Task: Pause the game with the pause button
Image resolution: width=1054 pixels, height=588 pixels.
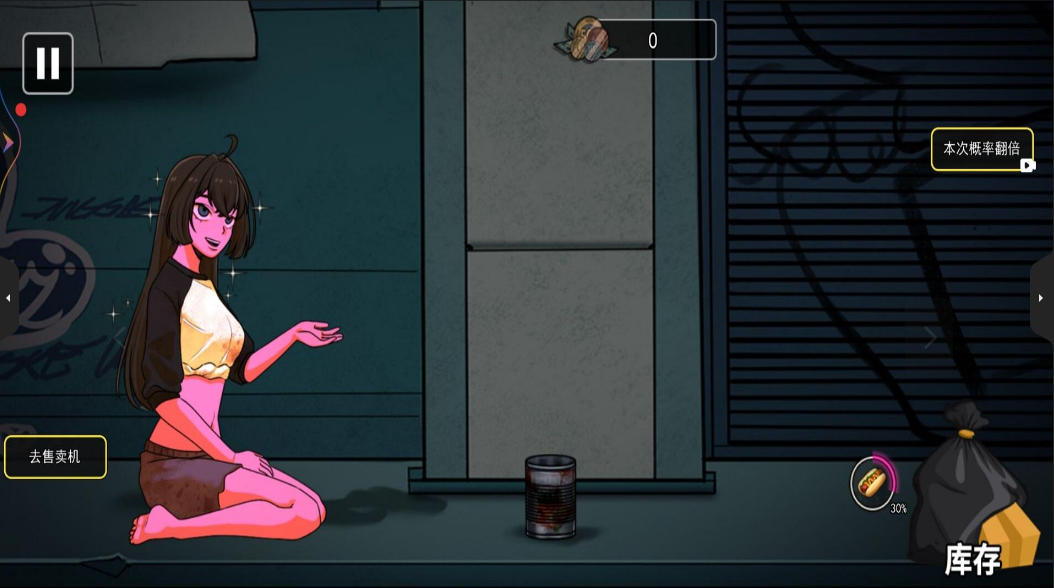Action: 48,63
